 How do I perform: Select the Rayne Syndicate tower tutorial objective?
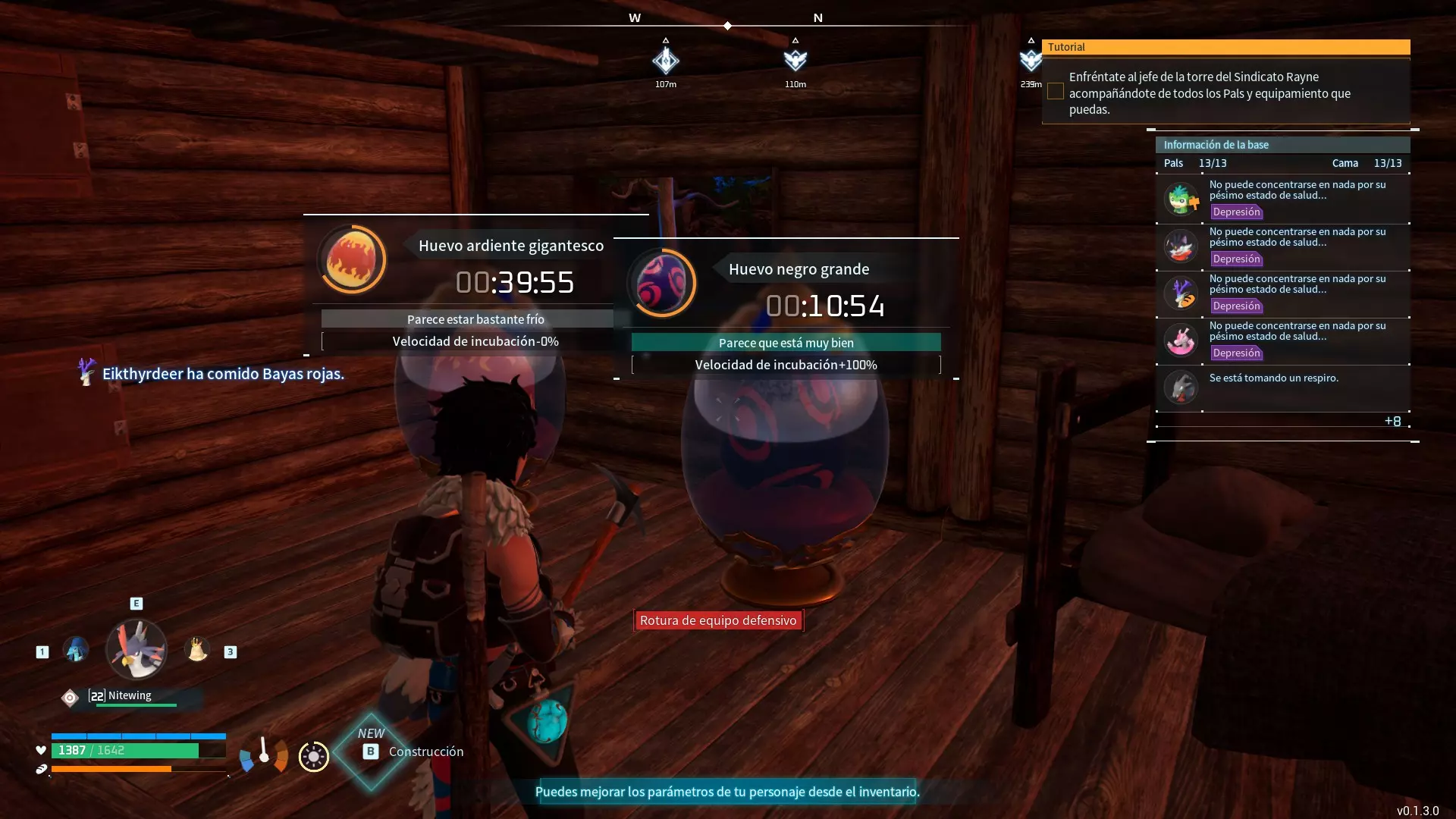pyautogui.click(x=1210, y=93)
